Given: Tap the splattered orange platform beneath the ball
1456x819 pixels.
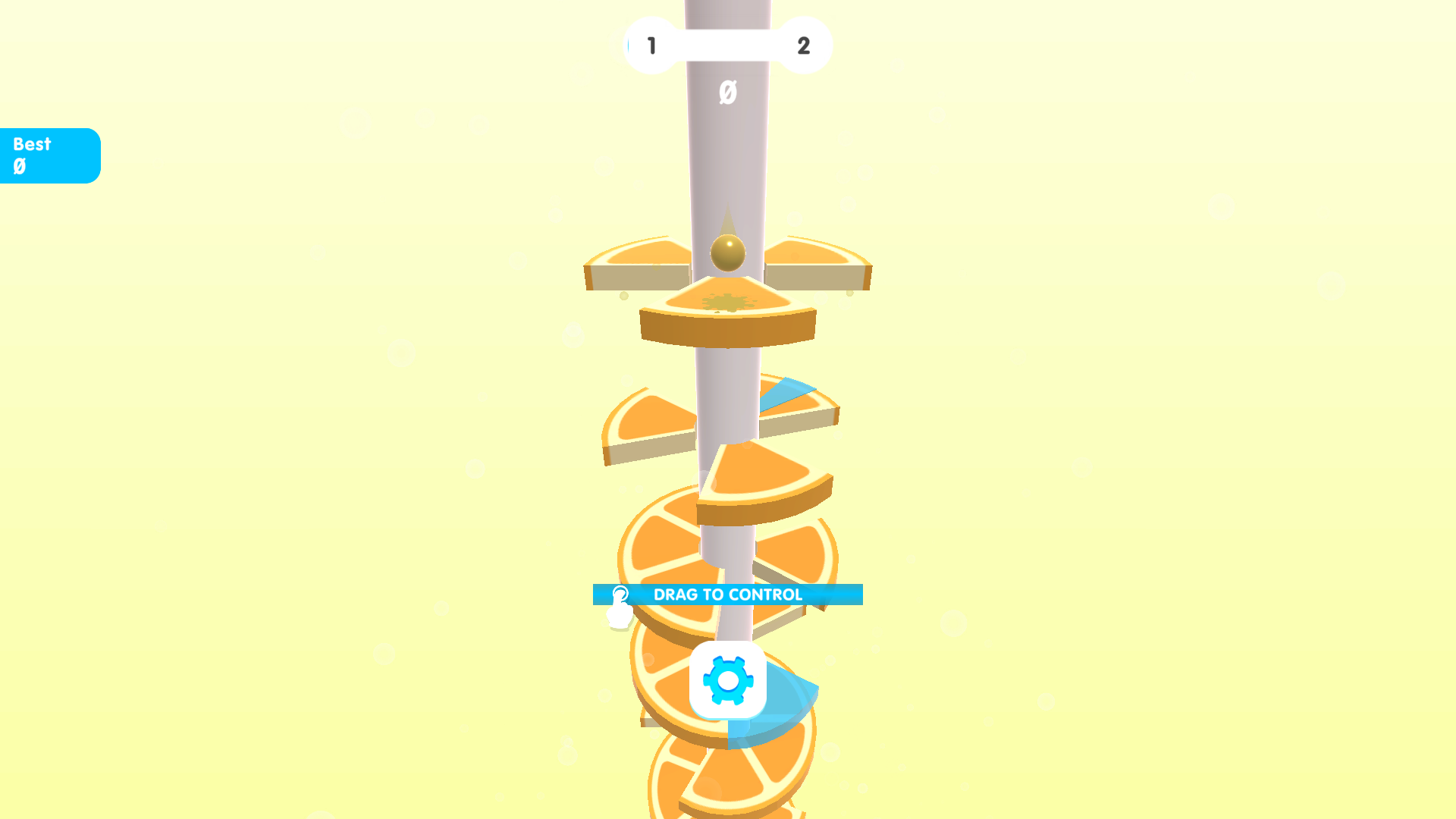Looking at the screenshot, I should [x=726, y=303].
